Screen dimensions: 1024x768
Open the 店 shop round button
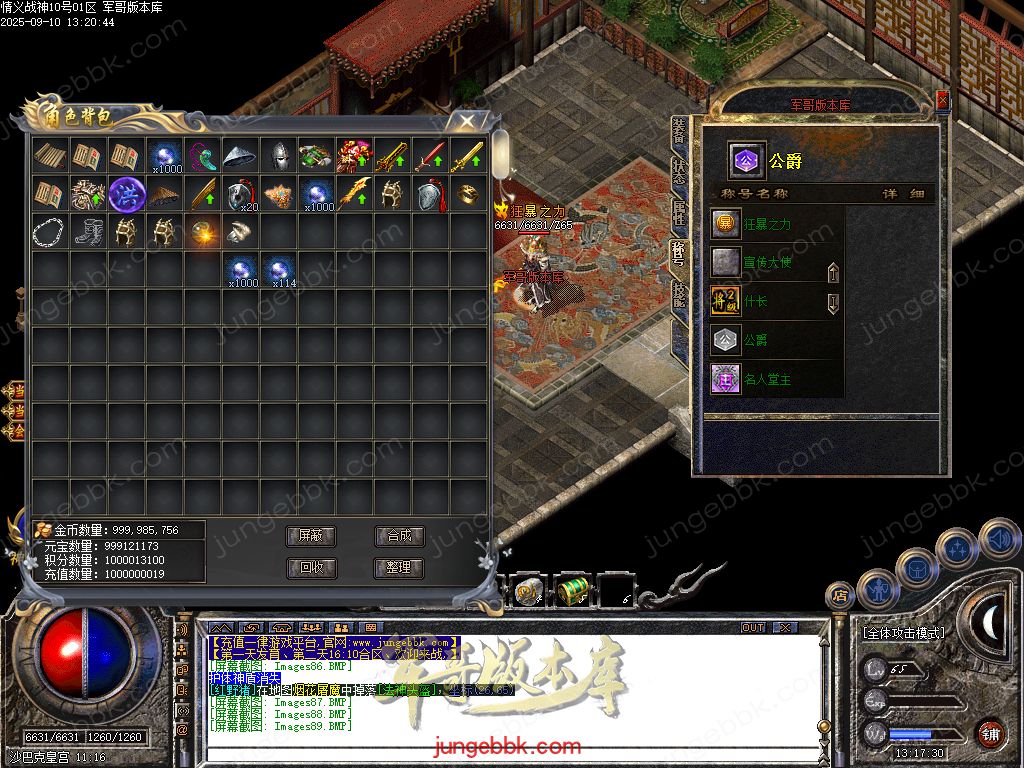pos(839,596)
